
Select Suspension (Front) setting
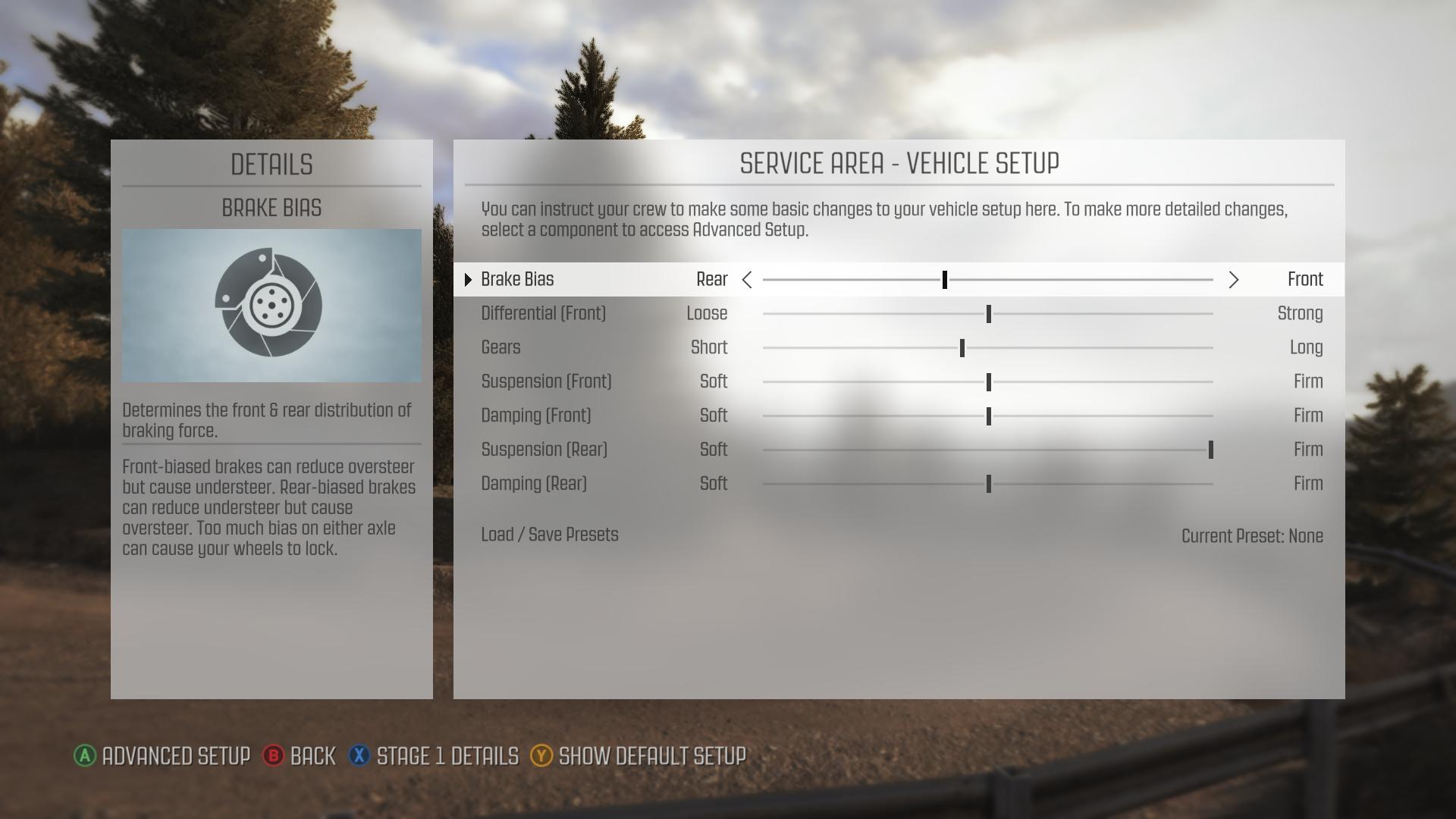coord(546,382)
